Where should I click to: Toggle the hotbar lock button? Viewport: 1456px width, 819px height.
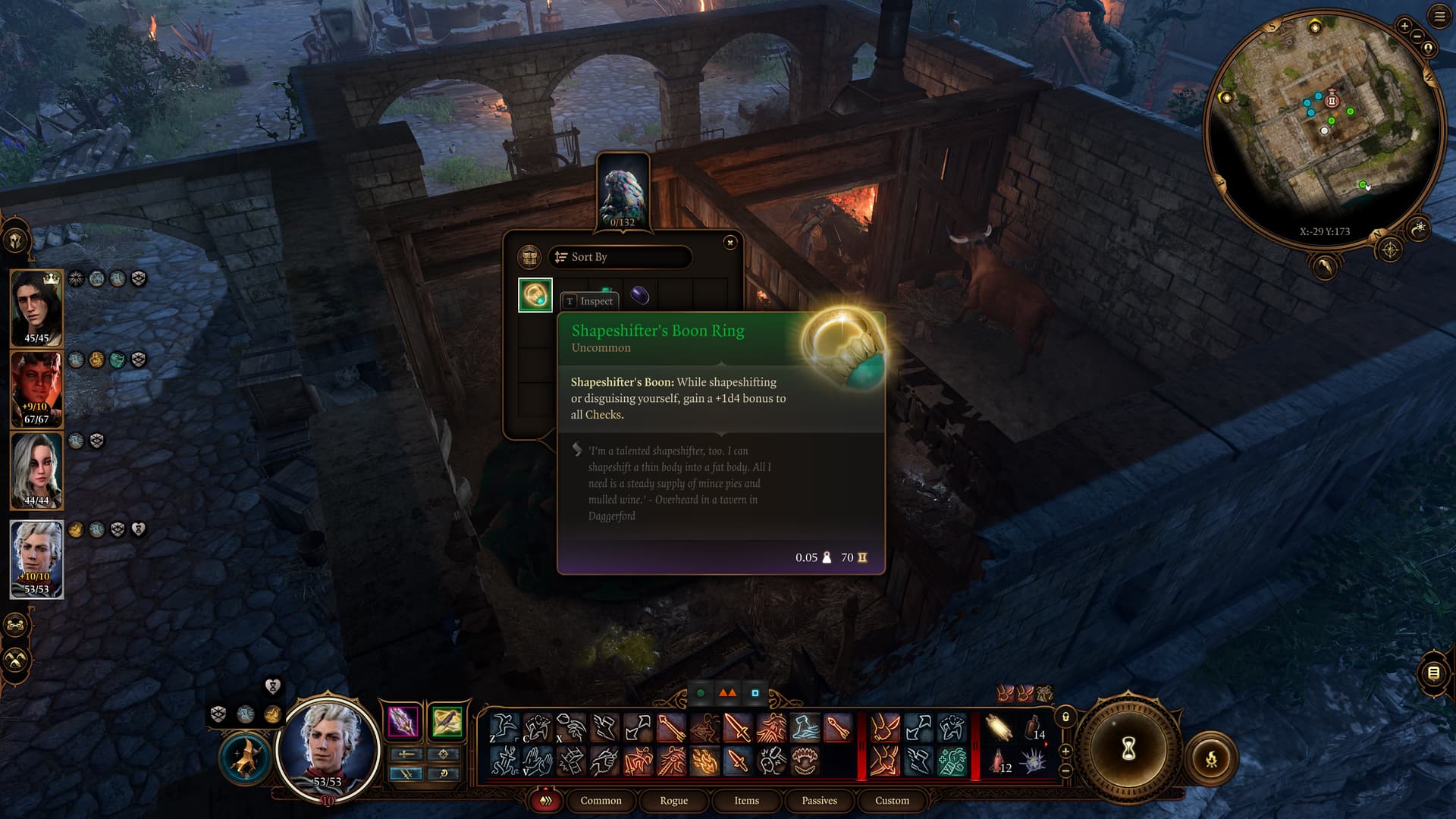tap(1065, 717)
